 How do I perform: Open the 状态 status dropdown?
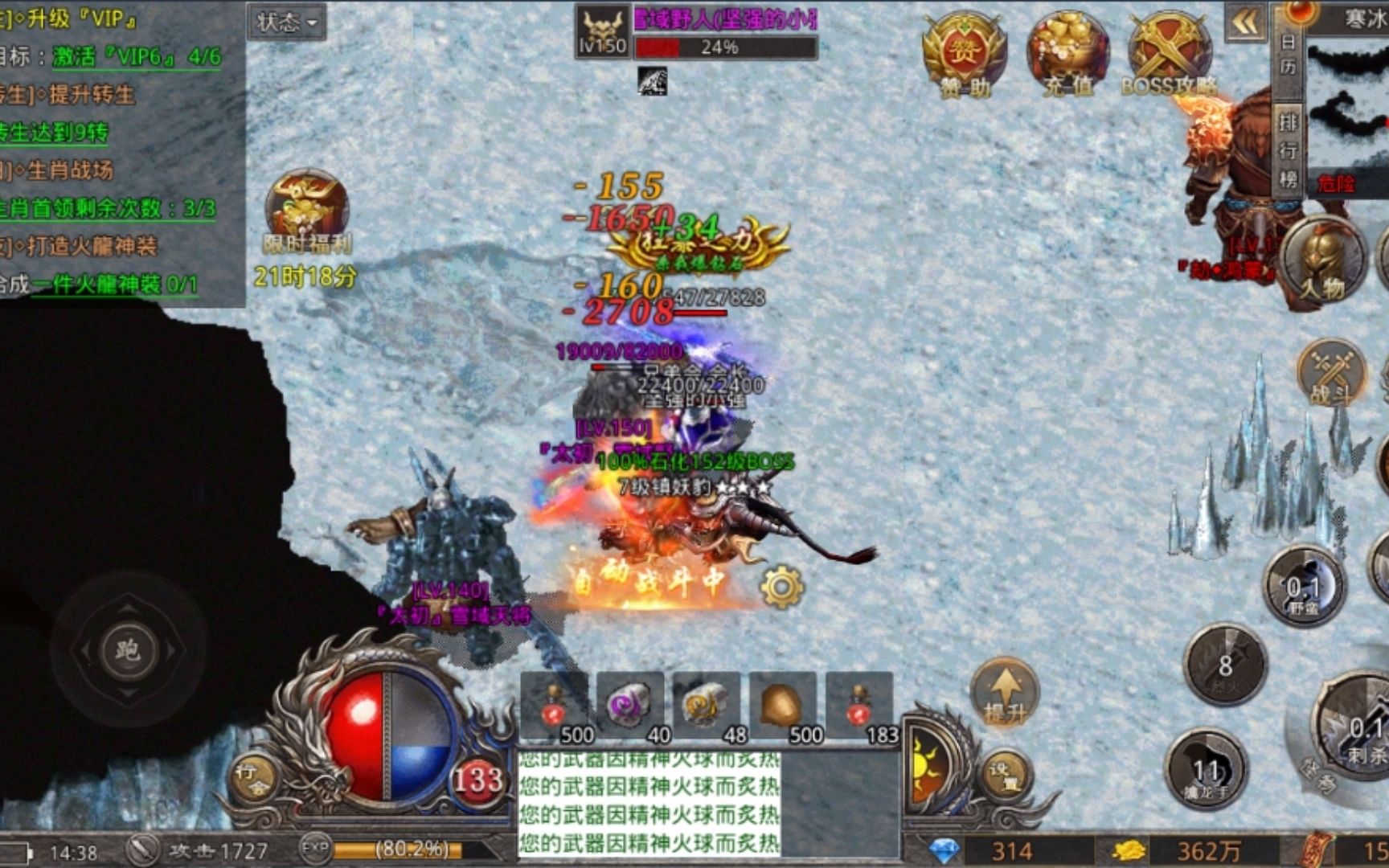click(x=286, y=22)
